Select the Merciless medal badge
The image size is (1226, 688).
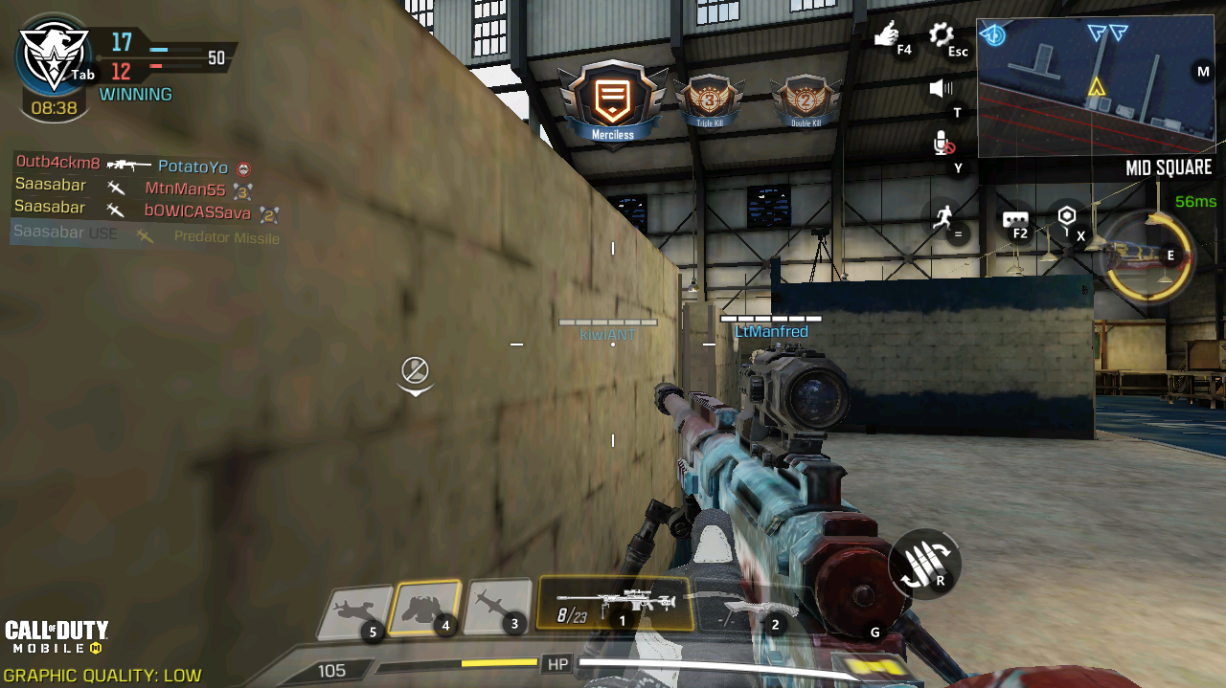point(612,102)
